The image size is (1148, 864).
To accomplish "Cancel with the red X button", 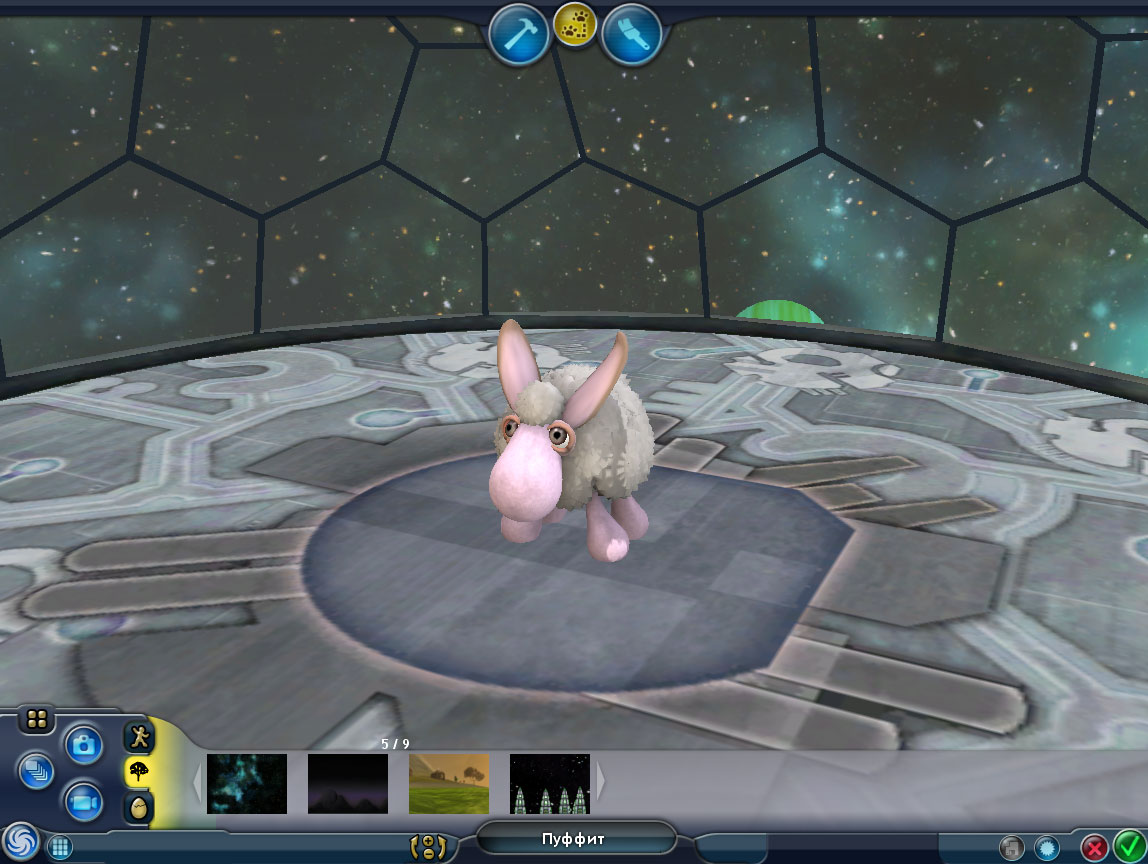I will [1095, 848].
